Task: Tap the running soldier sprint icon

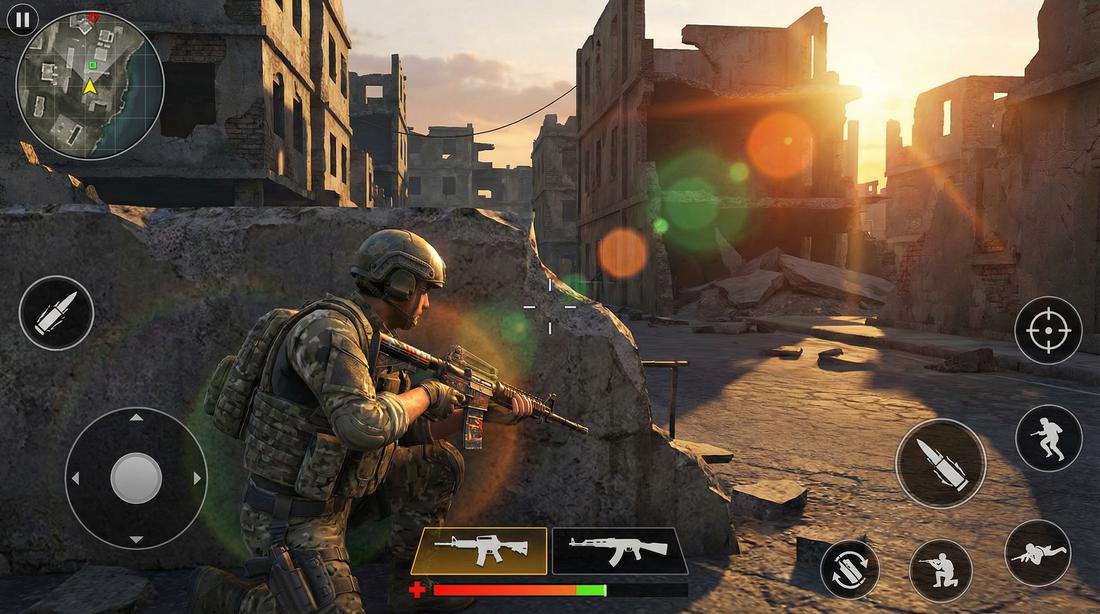Action: (x=1049, y=438)
